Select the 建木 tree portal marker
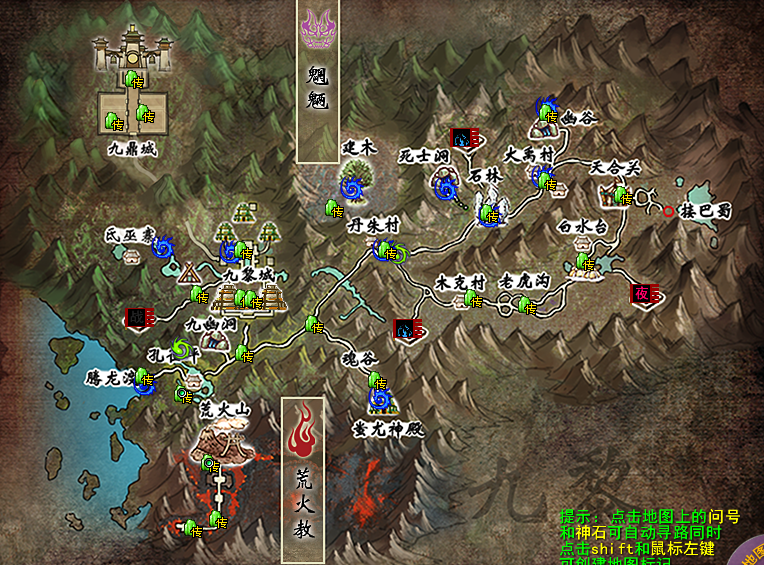Viewport: 764px width, 565px height. pos(351,187)
